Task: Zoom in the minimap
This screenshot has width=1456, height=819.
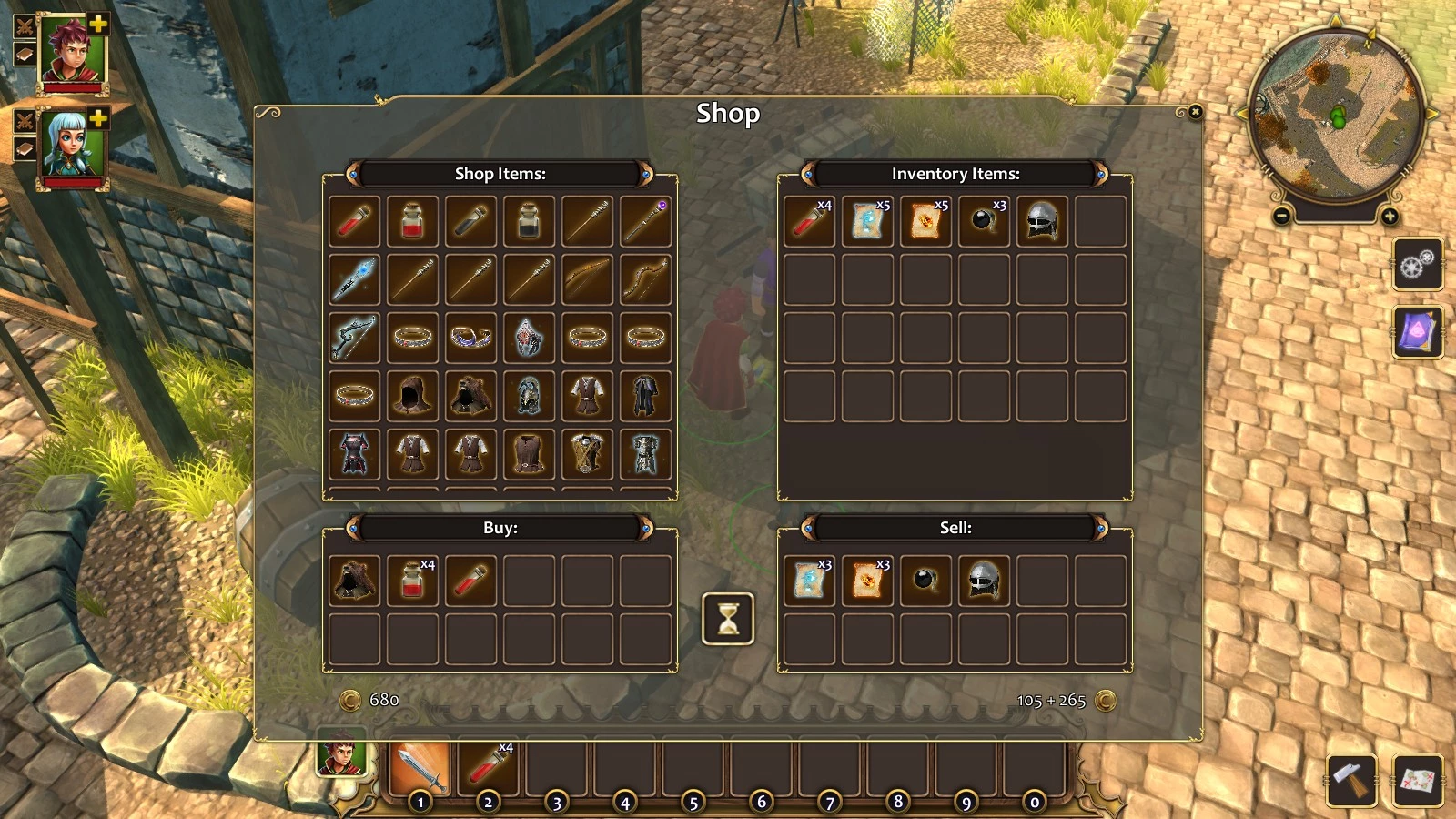Action: click(x=1390, y=217)
